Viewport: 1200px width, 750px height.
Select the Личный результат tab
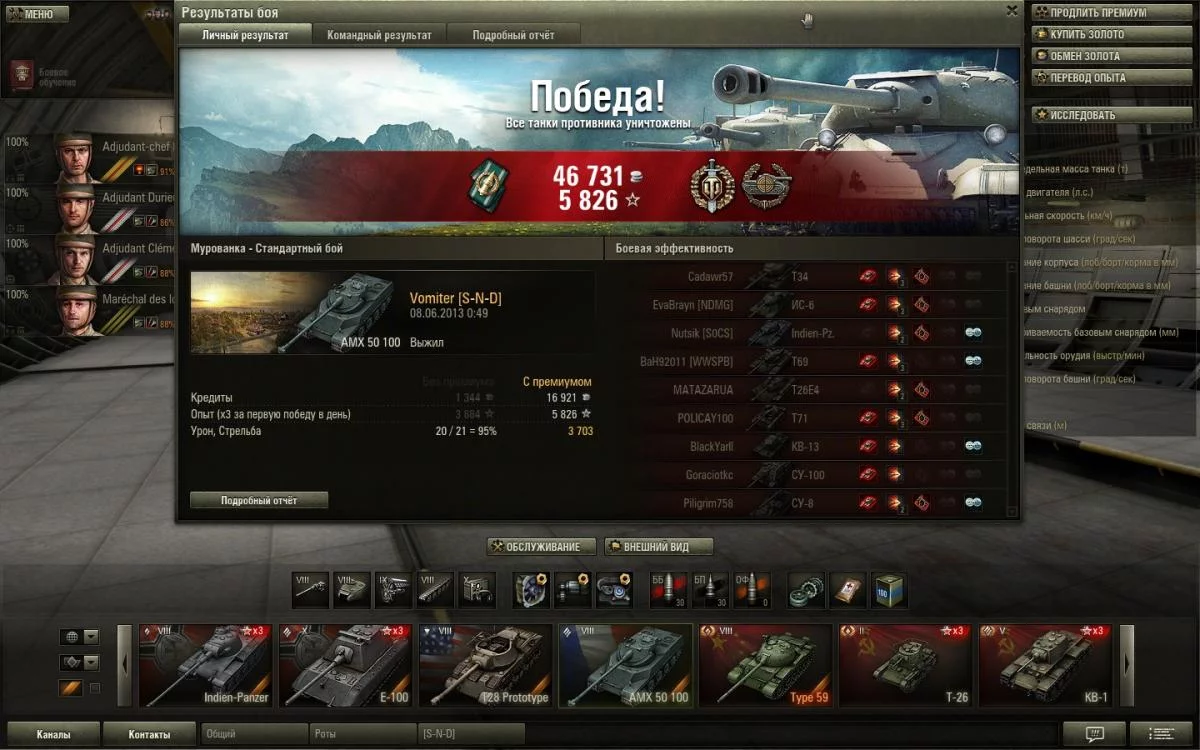click(245, 35)
